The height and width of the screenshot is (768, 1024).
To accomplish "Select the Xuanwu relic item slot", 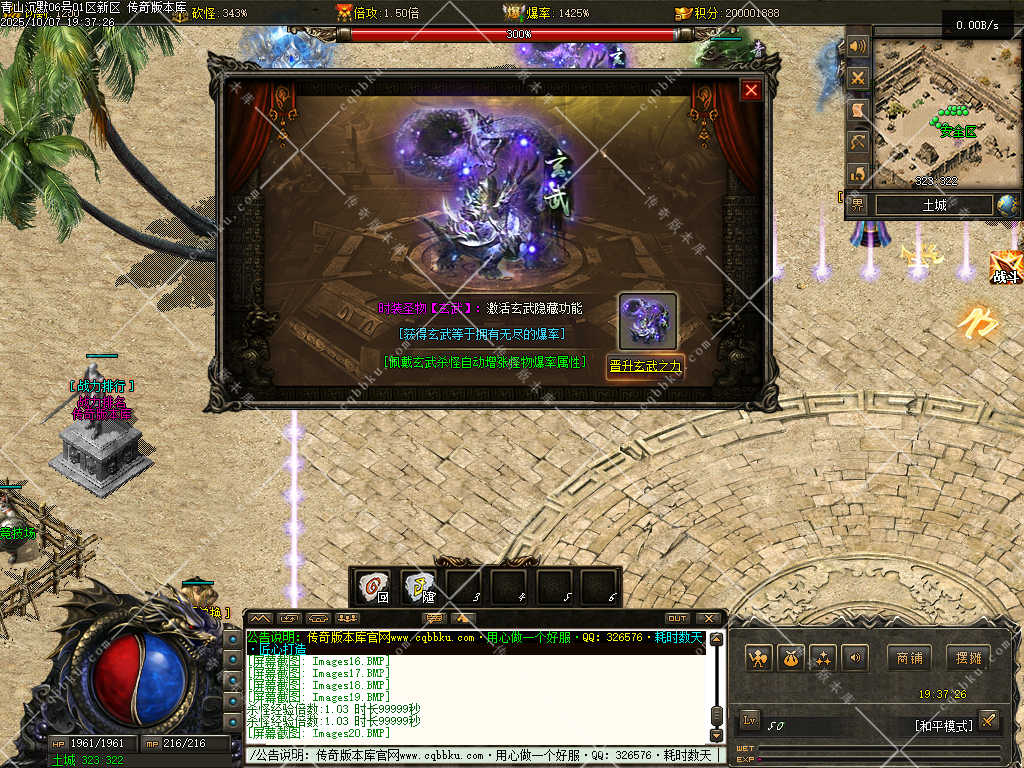I will [x=647, y=320].
